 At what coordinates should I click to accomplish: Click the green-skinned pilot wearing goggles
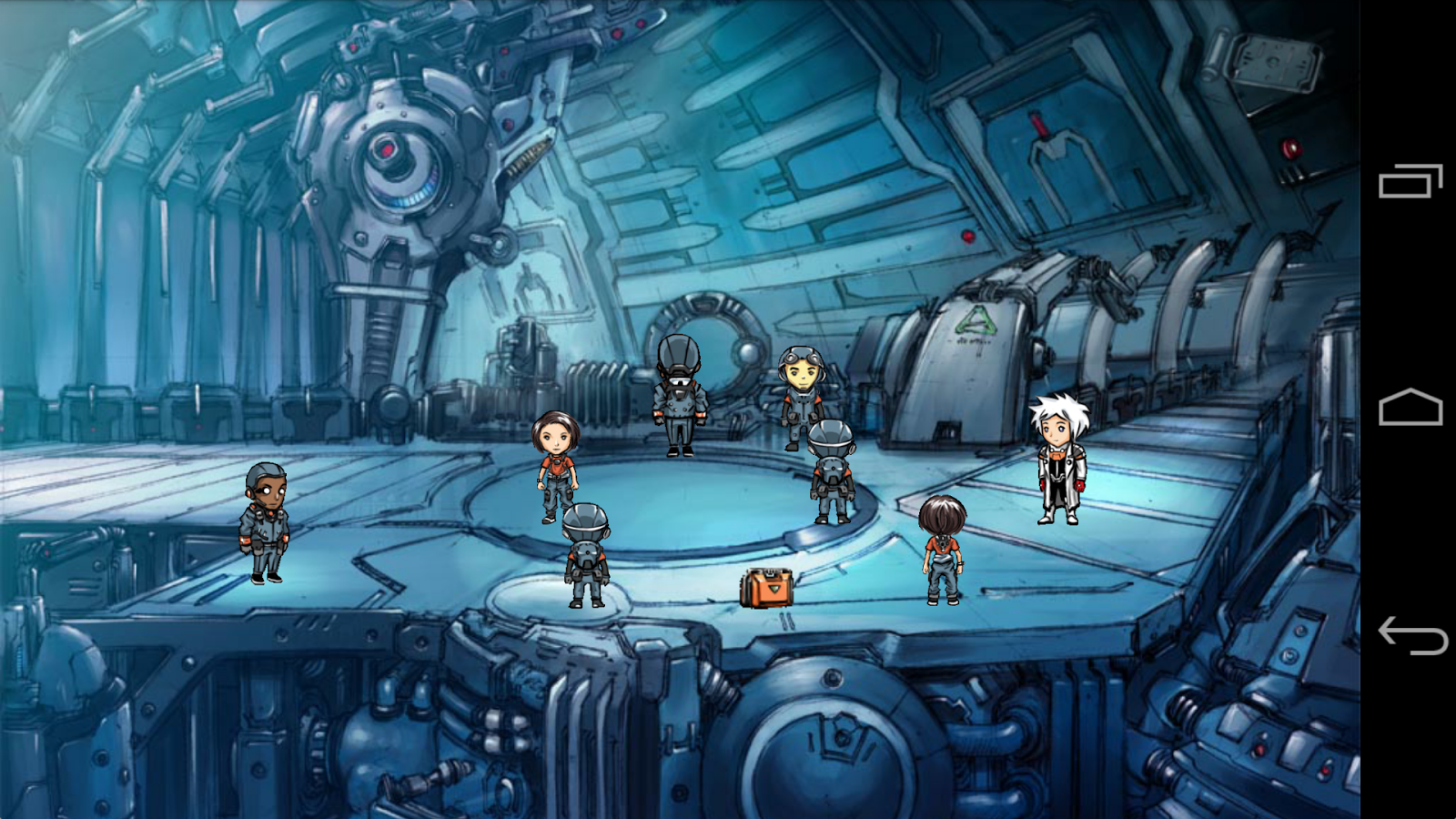[x=799, y=391]
